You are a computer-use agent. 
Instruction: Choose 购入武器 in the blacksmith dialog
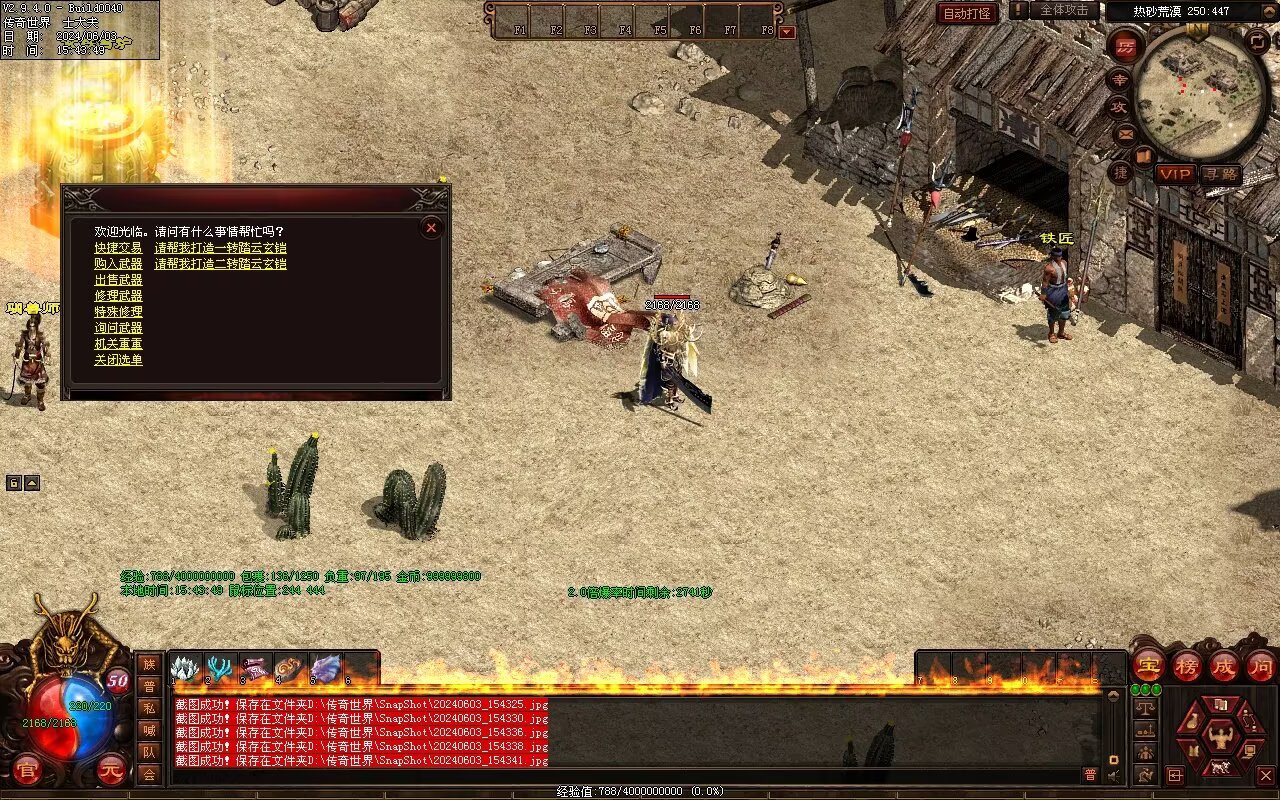[118, 264]
